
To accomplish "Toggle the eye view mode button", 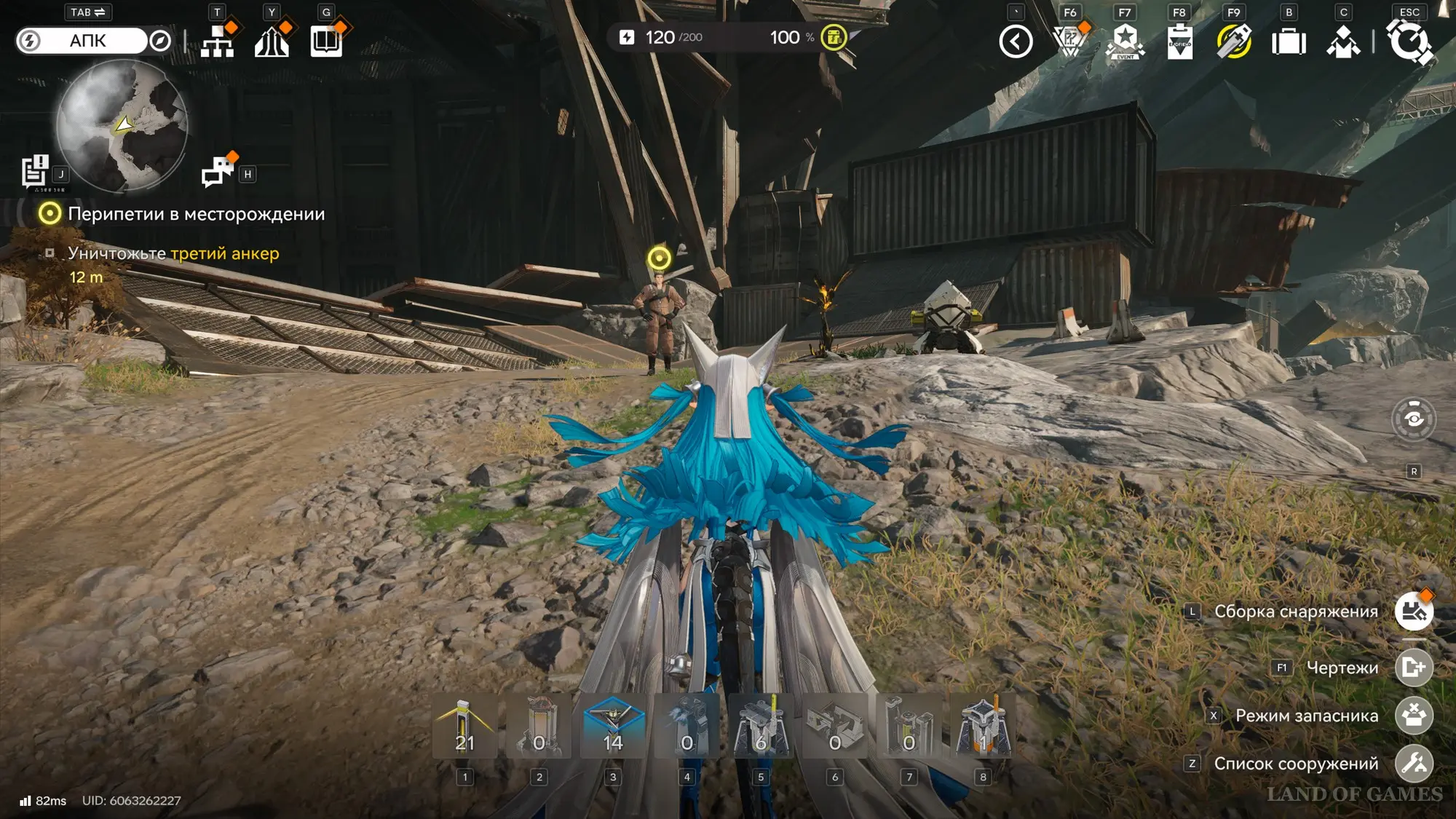I will (x=1414, y=419).
